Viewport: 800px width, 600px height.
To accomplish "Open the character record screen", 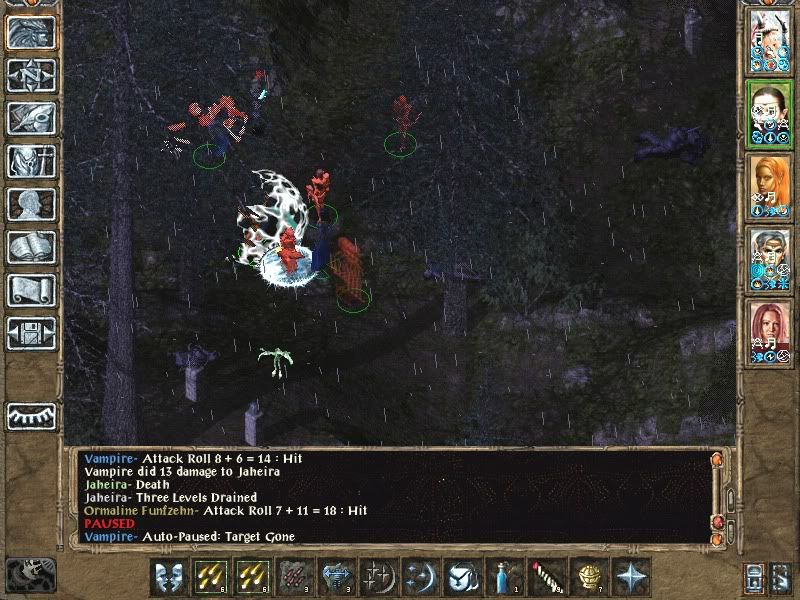I will (31, 204).
